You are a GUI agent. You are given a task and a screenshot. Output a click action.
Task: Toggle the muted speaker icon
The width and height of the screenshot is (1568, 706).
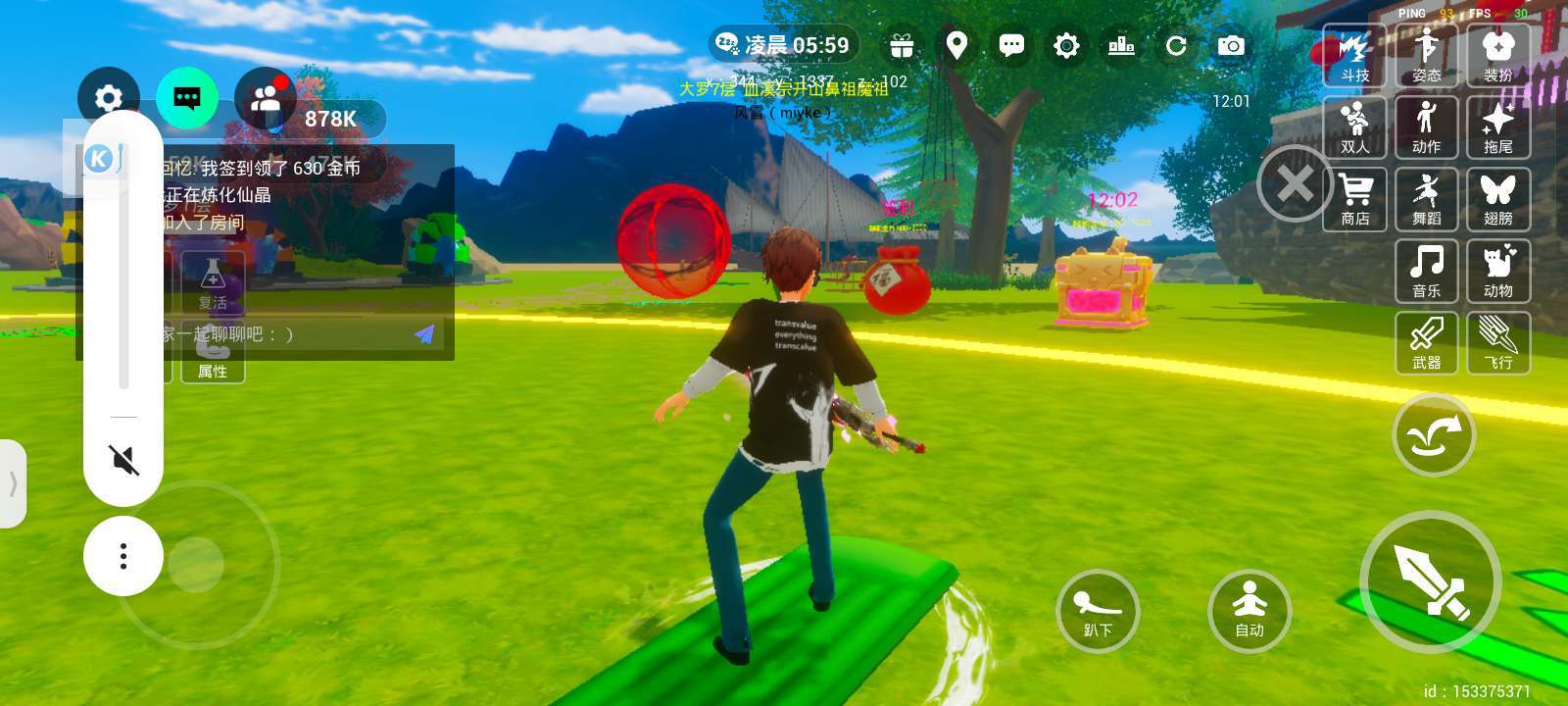tap(123, 459)
